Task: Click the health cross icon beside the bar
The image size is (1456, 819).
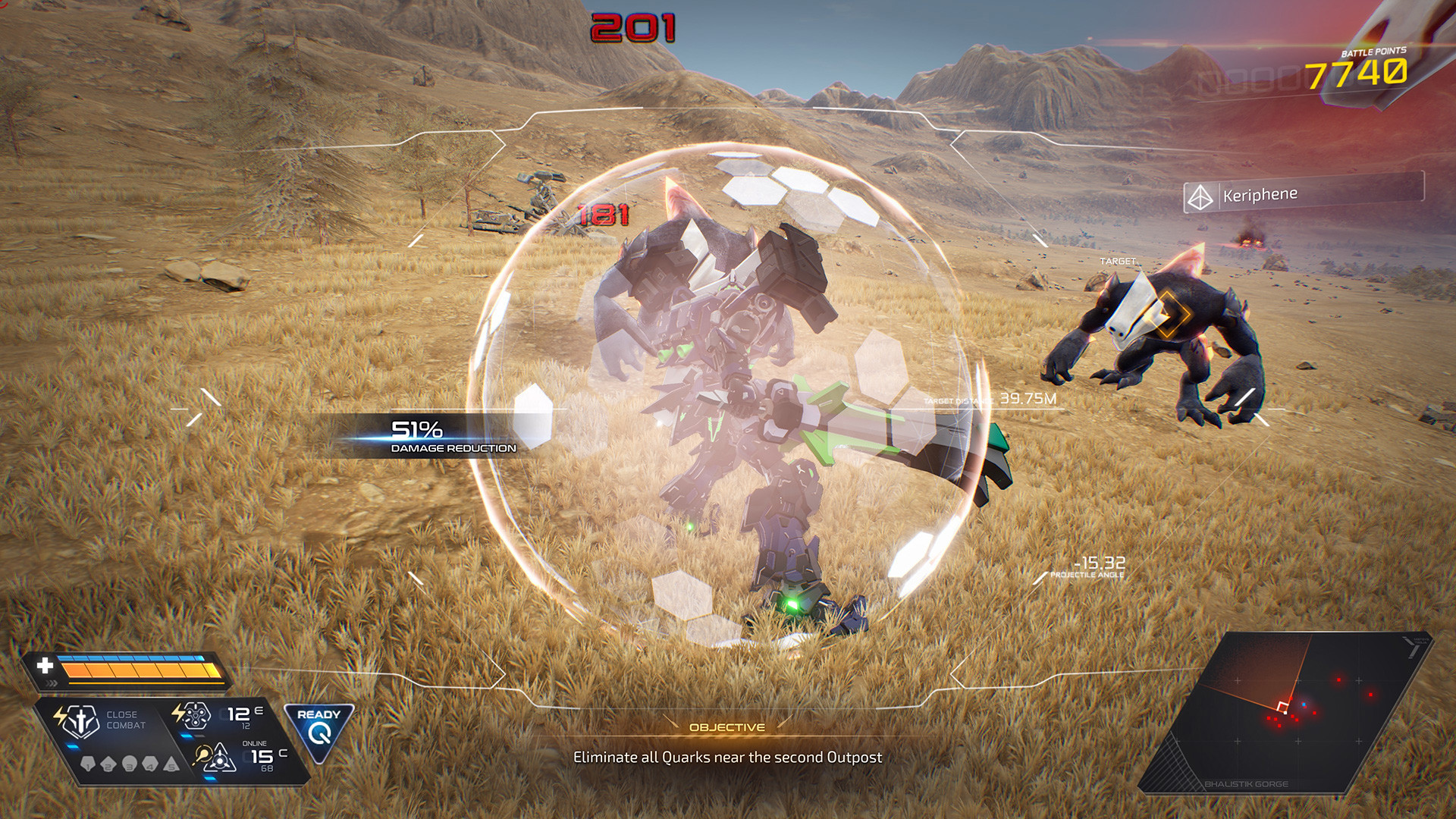Action: [x=45, y=666]
